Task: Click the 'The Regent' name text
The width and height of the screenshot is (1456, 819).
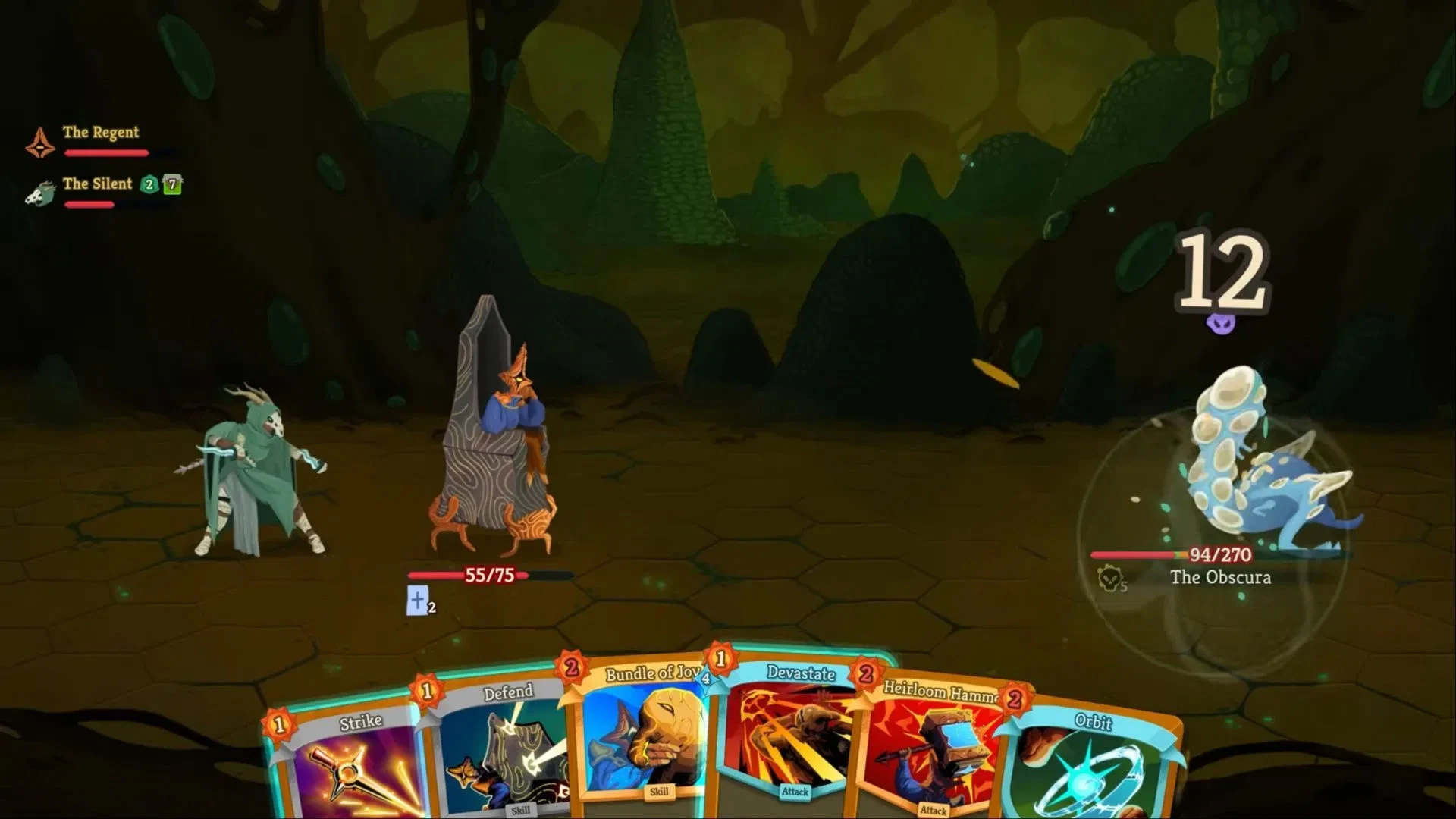Action: tap(101, 132)
